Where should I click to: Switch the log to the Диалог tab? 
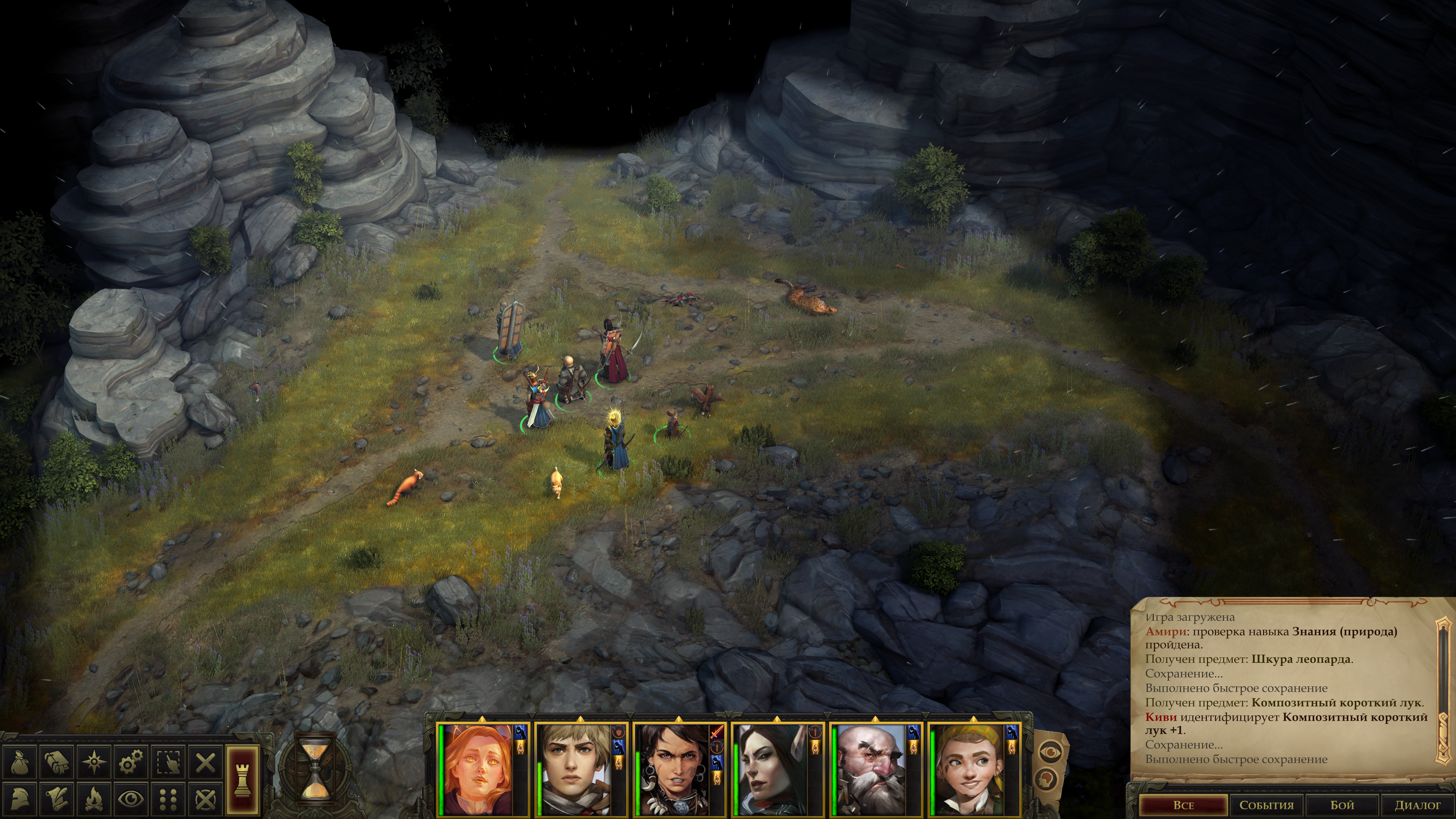[x=1417, y=805]
